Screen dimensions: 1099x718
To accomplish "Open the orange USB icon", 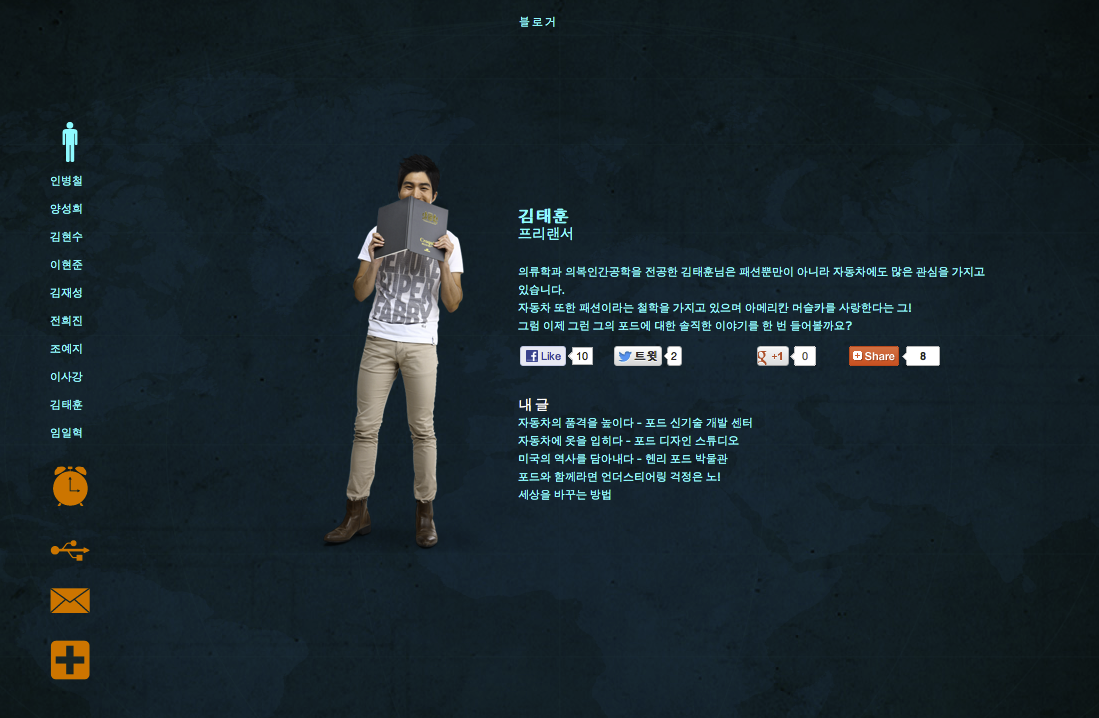I will coord(70,549).
